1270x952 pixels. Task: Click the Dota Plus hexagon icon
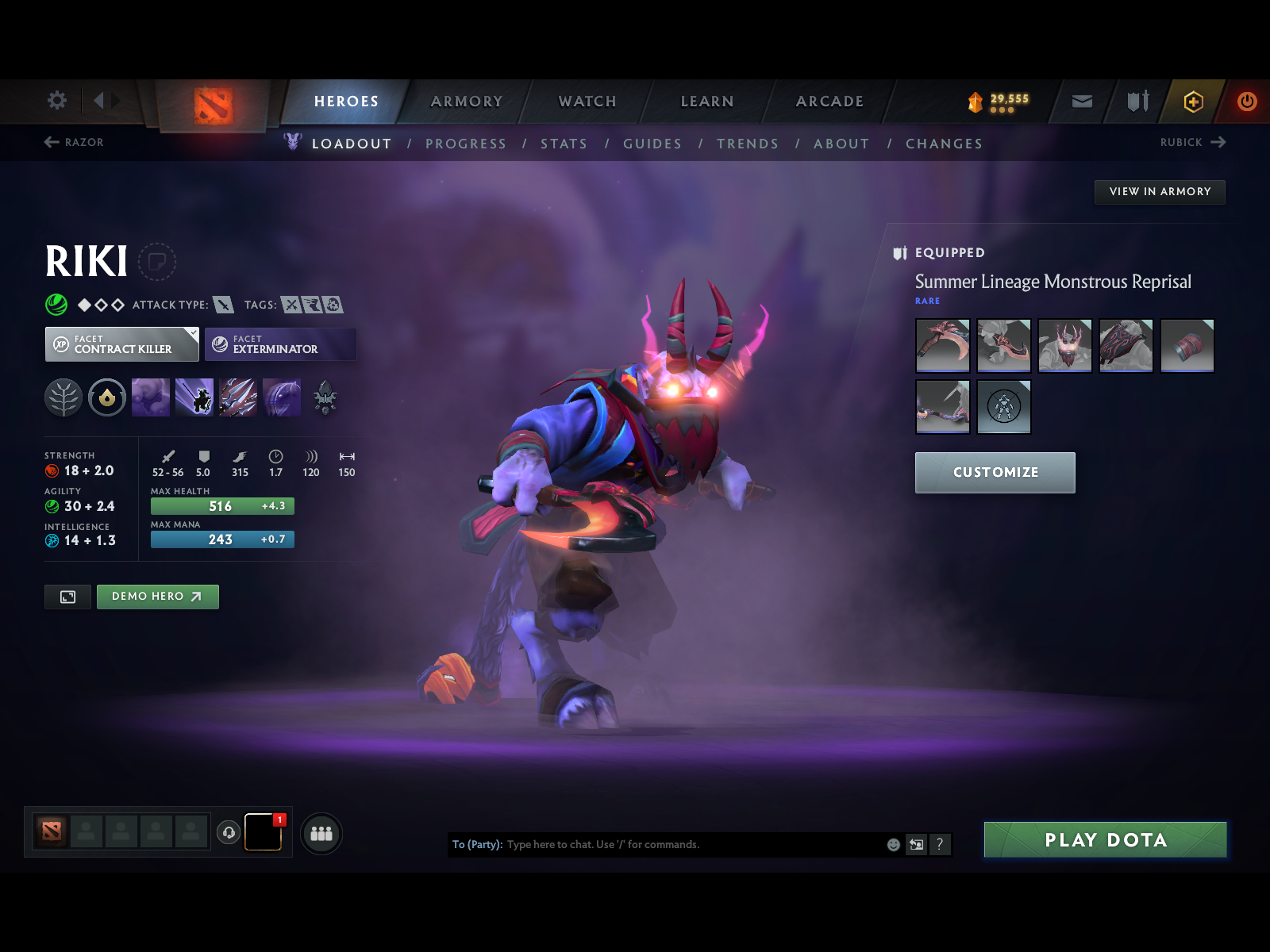click(1194, 102)
